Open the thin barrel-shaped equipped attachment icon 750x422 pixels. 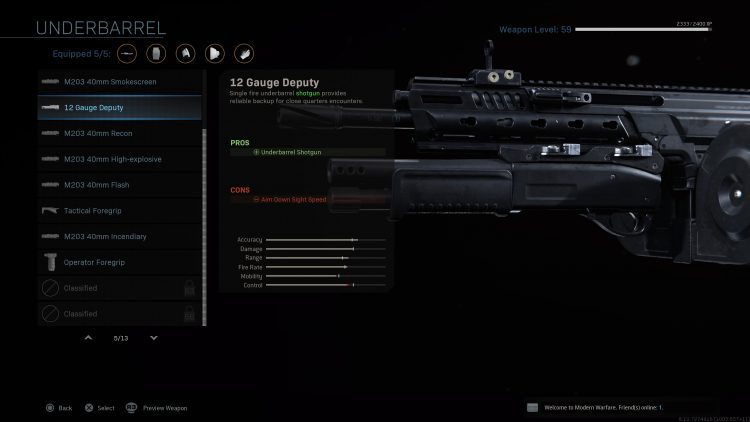(128, 50)
